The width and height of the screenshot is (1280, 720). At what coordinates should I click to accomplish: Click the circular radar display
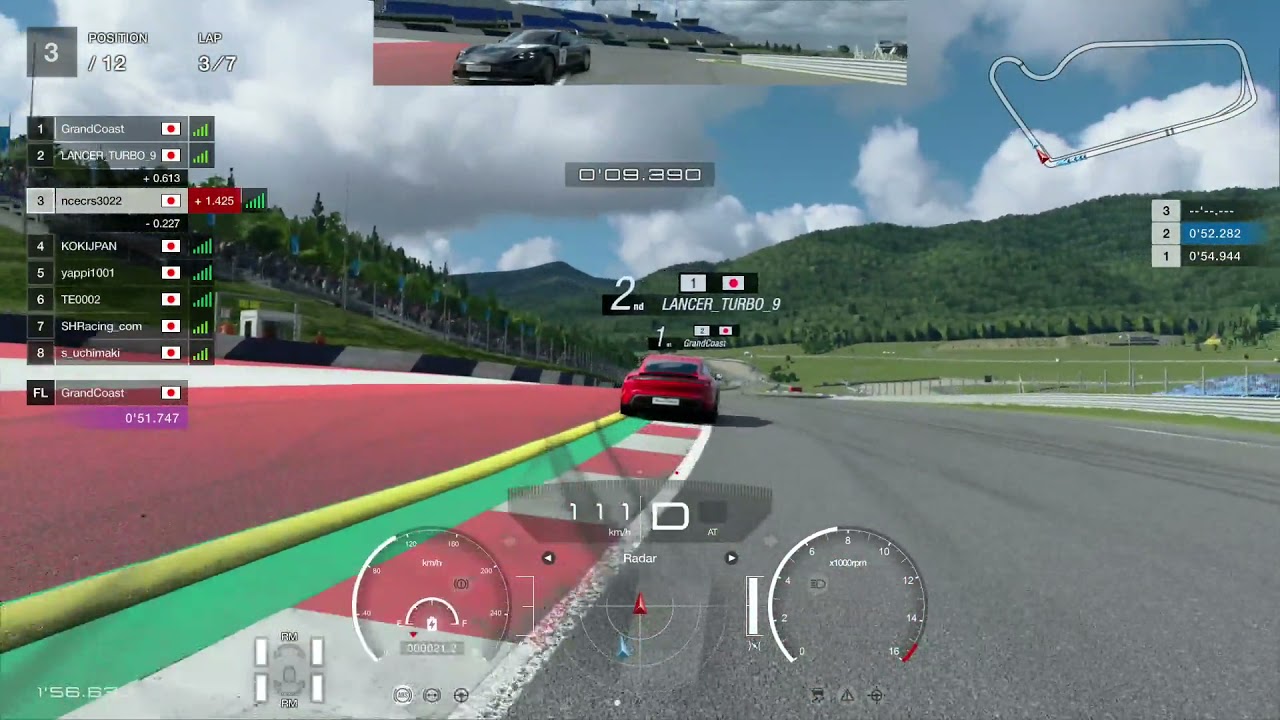(640, 612)
